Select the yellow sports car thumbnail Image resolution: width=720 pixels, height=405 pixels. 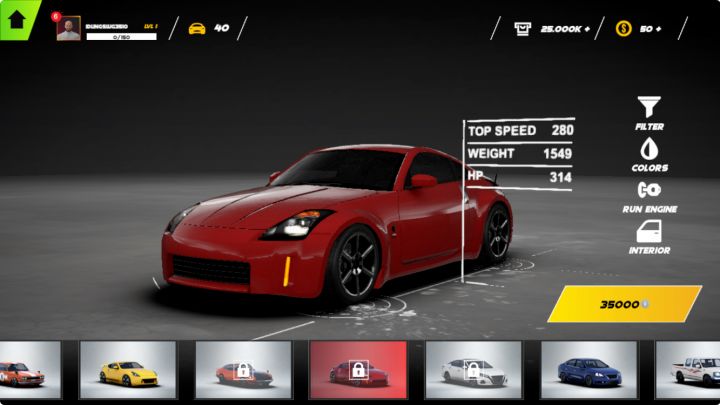[128, 371]
